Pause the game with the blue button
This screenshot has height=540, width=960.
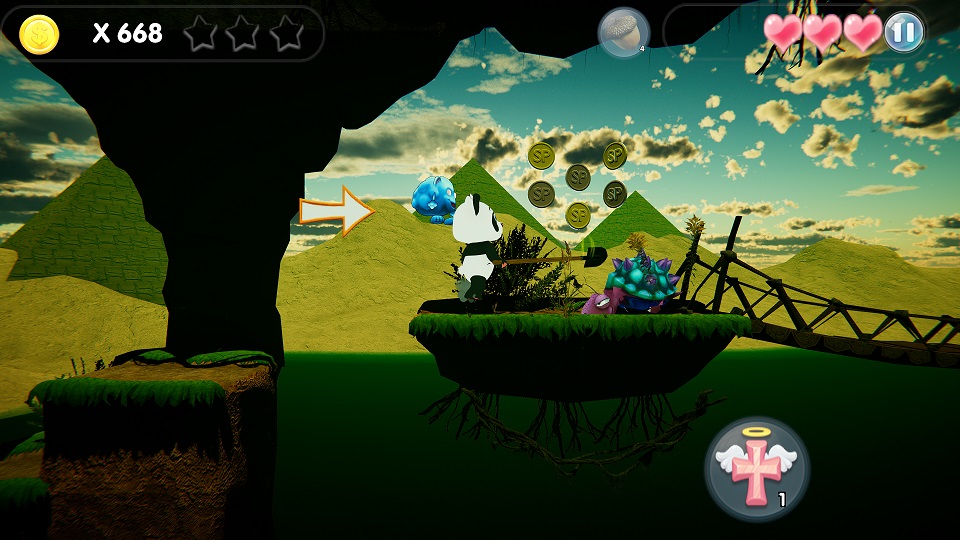(903, 32)
